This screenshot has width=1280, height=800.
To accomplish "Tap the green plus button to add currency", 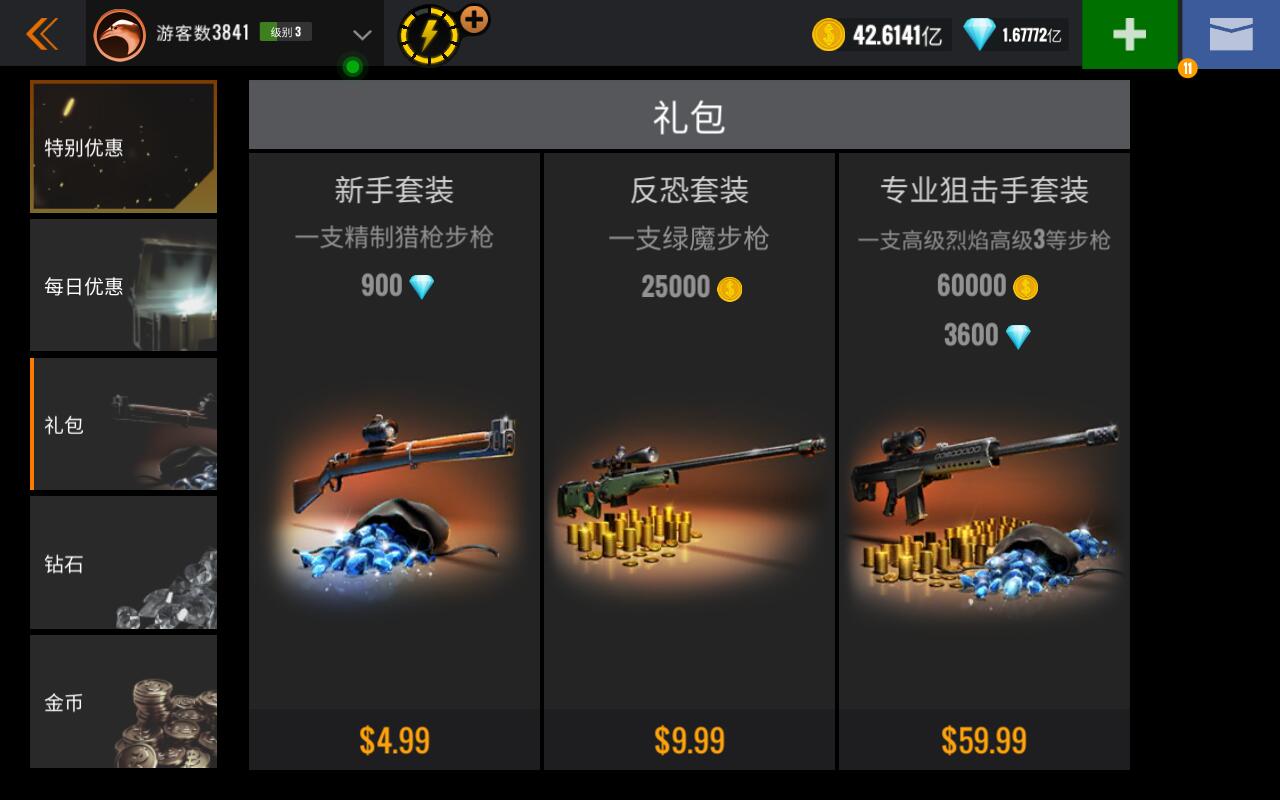I will click(1129, 34).
